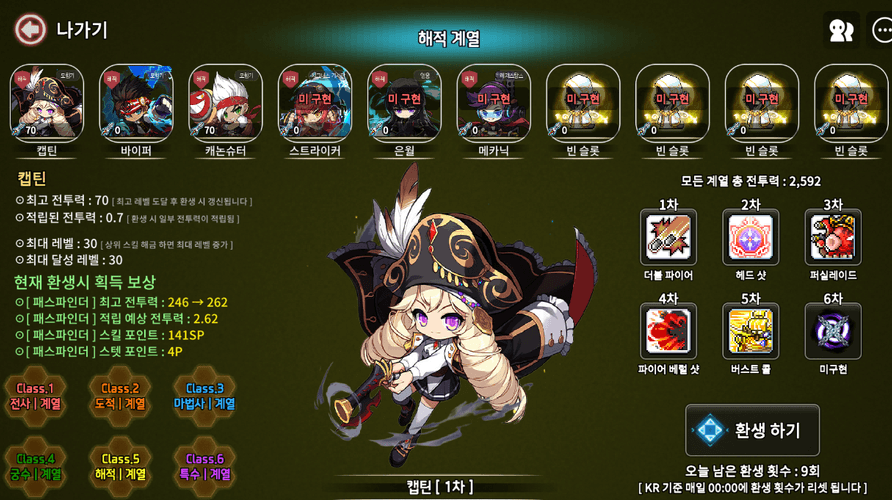Screen dimensions: 892x500
Task: Choose the 은월 character portrait
Action: 404,103
